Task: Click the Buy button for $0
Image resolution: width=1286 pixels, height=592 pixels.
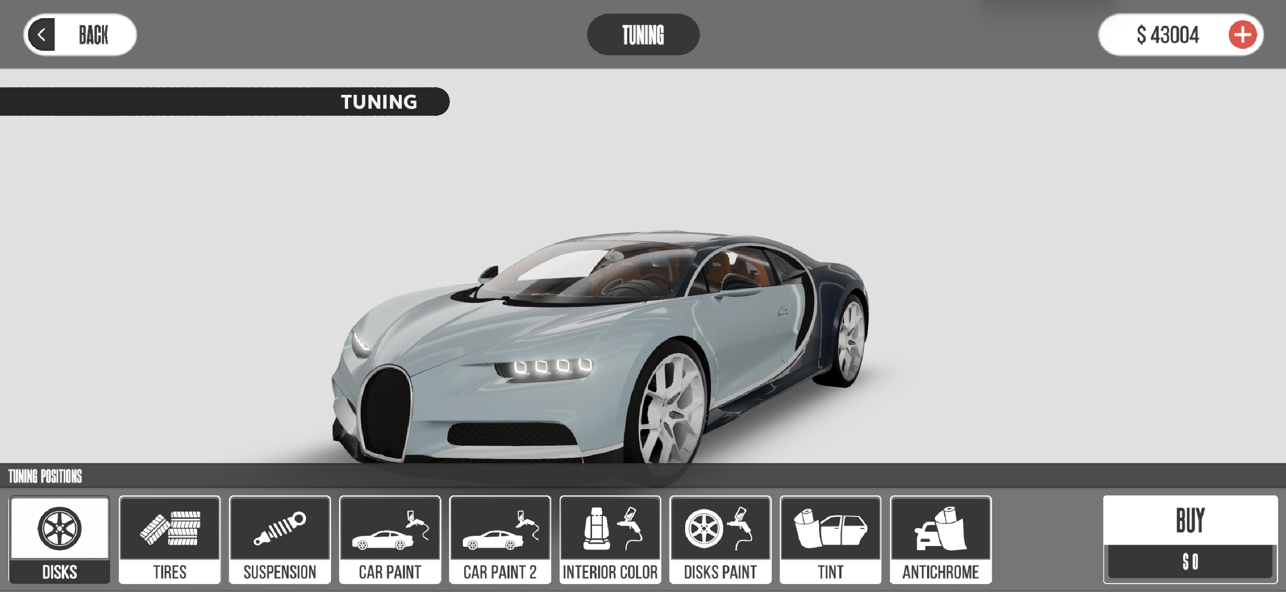Action: (x=1190, y=539)
